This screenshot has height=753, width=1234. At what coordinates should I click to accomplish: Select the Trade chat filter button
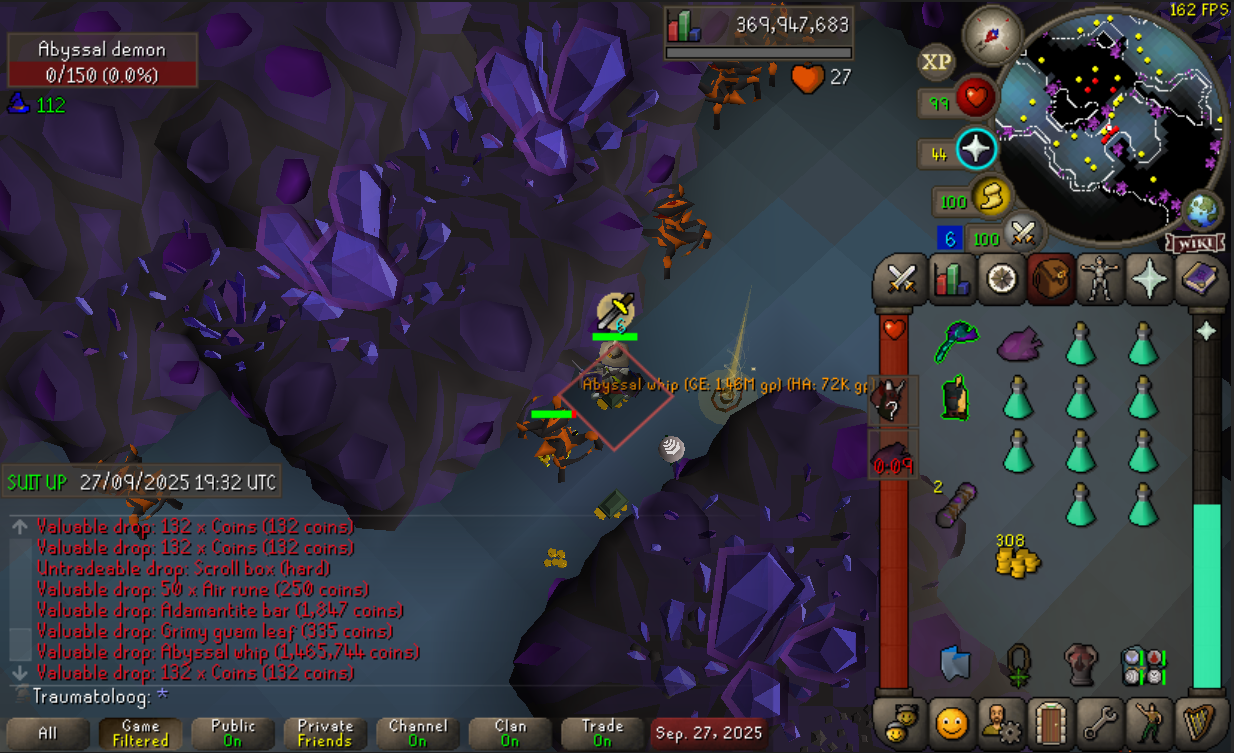pos(601,733)
